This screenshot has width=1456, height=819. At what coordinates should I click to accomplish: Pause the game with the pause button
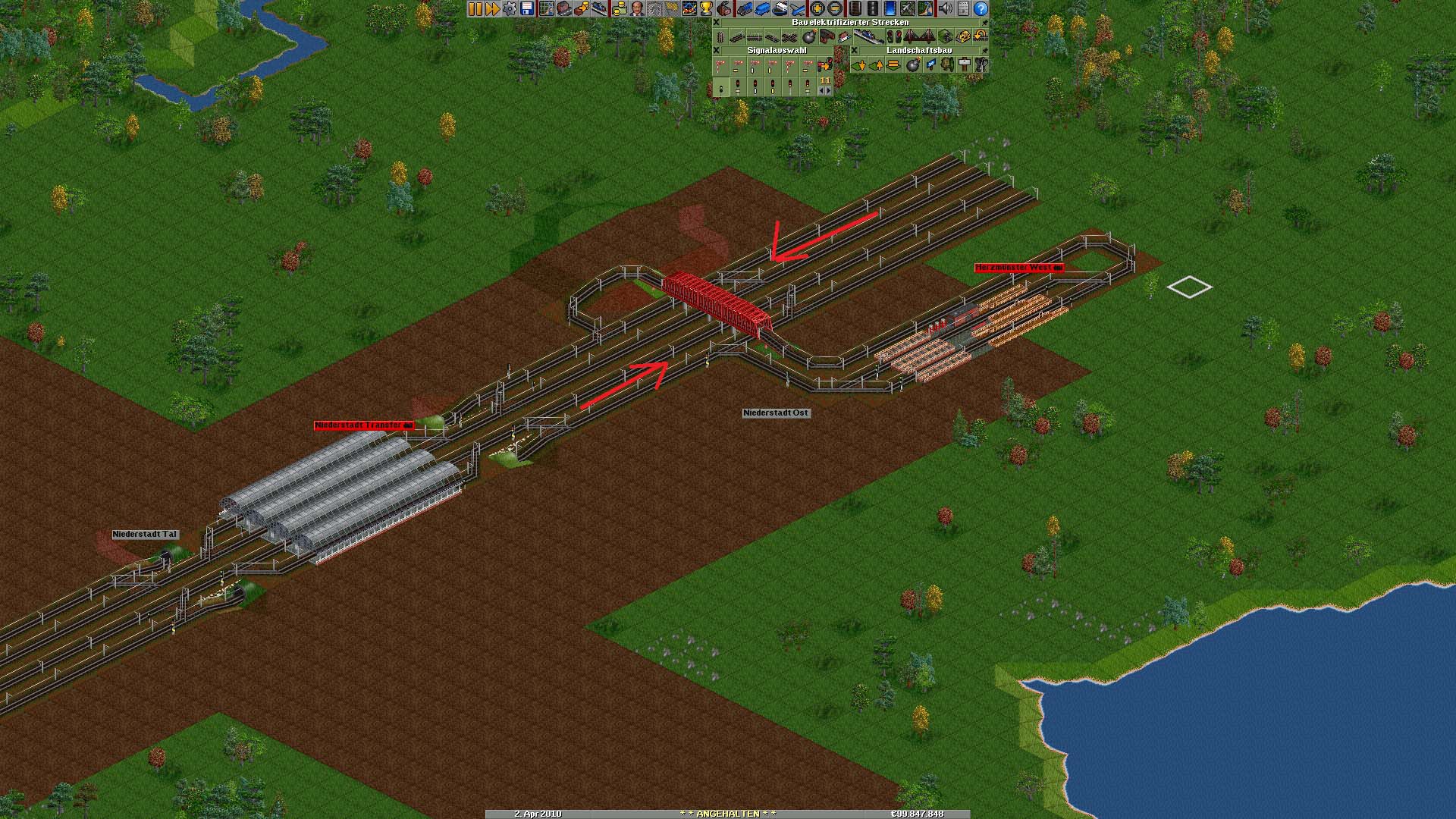coord(475,8)
